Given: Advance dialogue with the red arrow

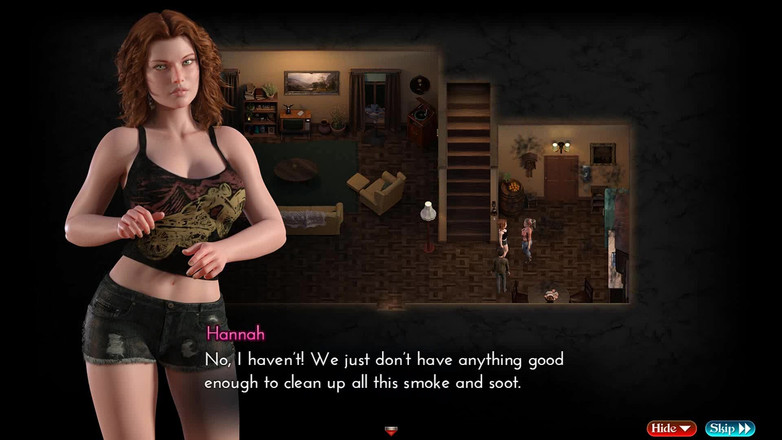Looking at the screenshot, I should 391,431.
